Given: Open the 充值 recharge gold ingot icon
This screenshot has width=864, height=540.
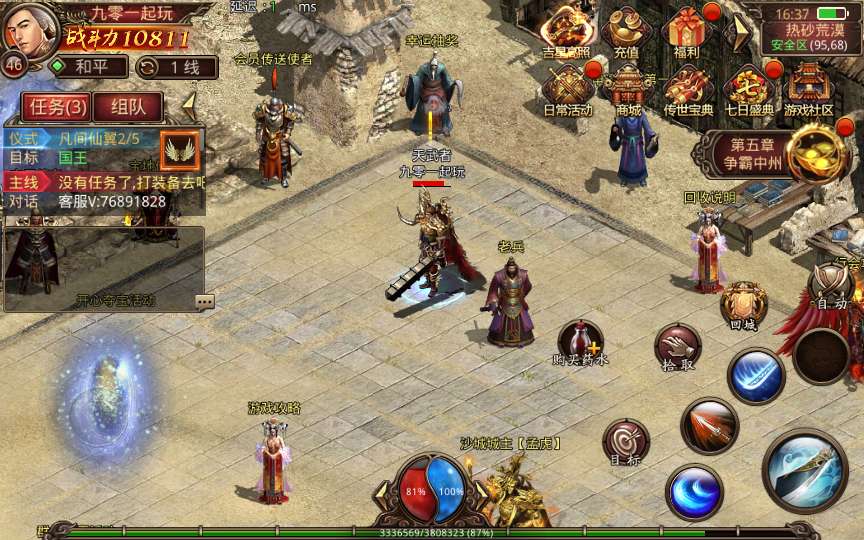Looking at the screenshot, I should pyautogui.click(x=626, y=32).
